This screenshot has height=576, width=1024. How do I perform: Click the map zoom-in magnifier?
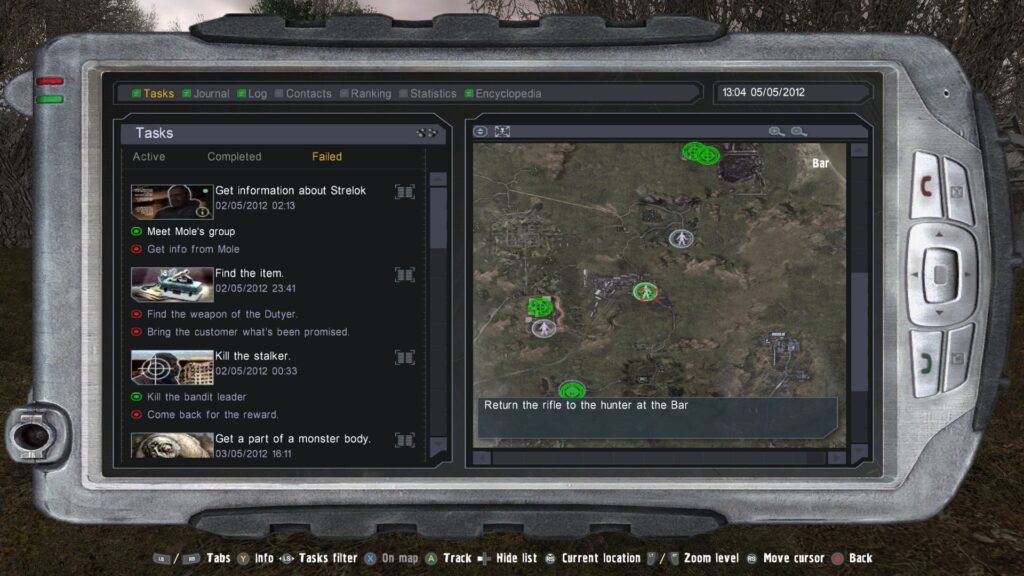pyautogui.click(x=776, y=132)
